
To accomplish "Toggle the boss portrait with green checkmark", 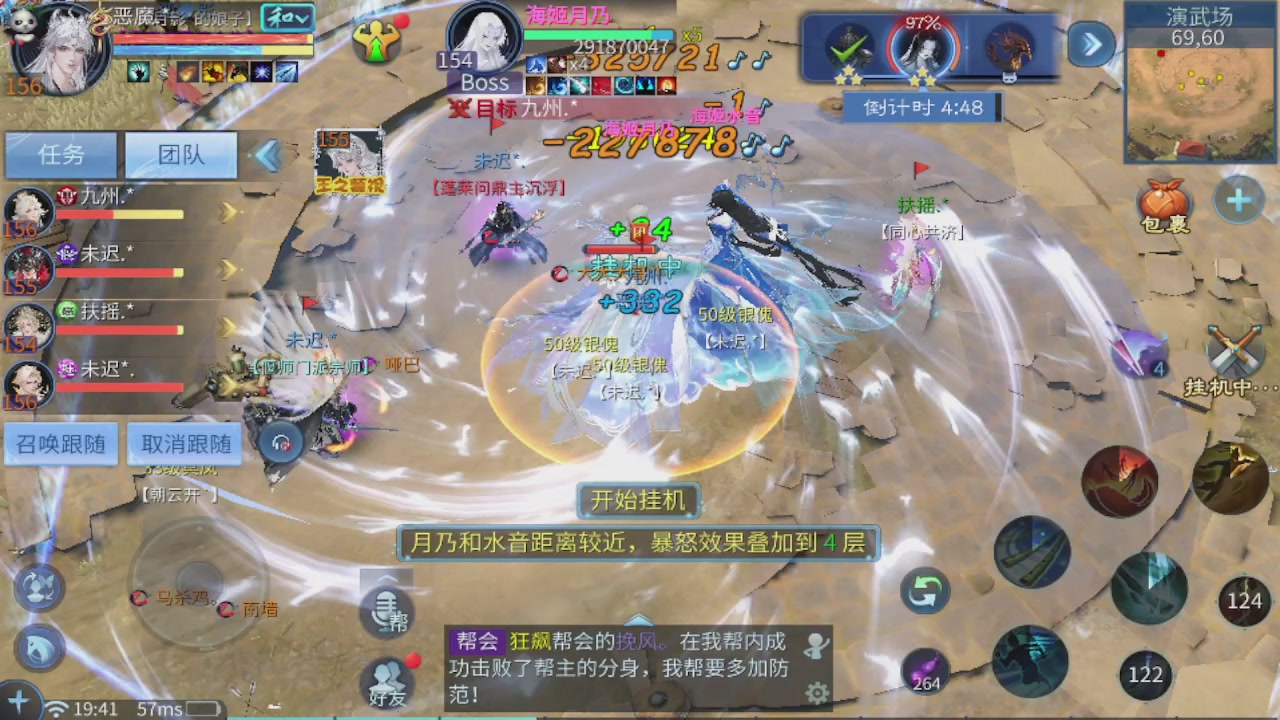I will pos(853,45).
